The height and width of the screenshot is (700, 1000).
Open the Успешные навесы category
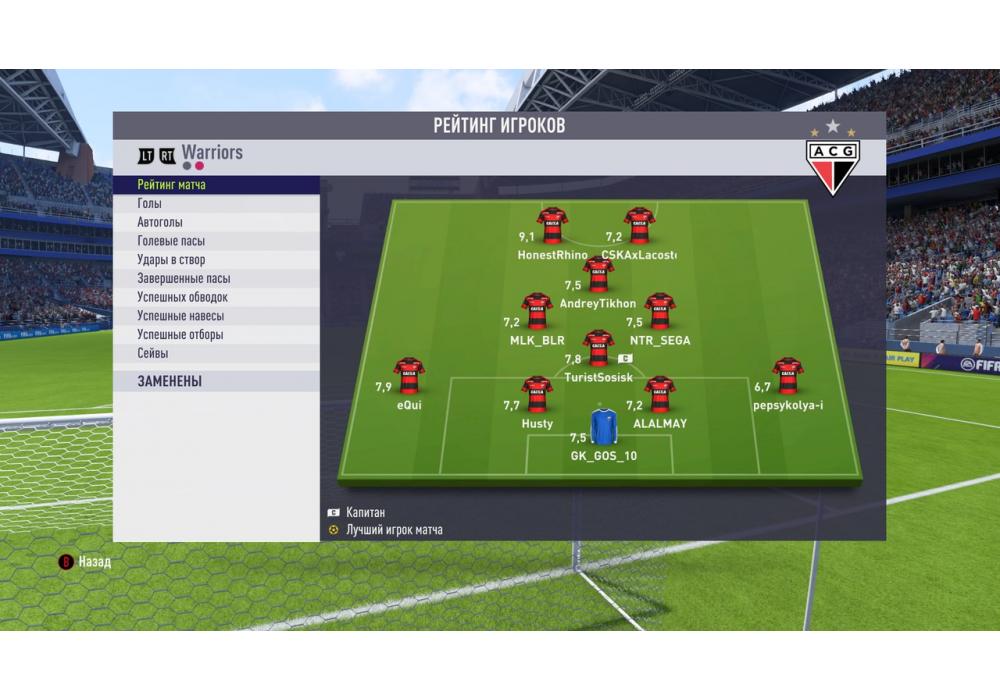point(216,316)
